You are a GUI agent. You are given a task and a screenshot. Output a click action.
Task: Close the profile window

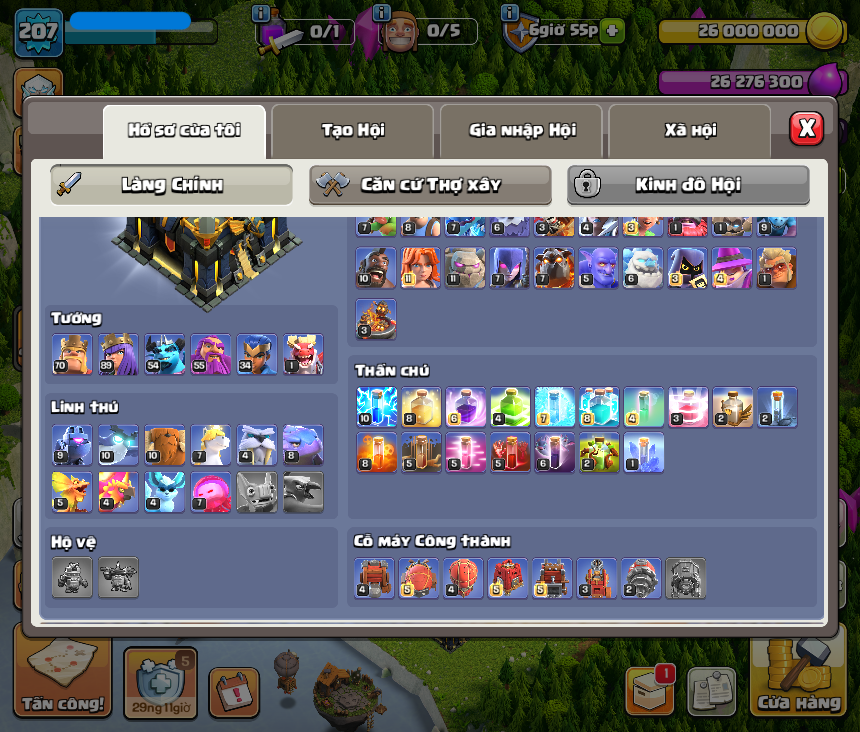tap(806, 128)
